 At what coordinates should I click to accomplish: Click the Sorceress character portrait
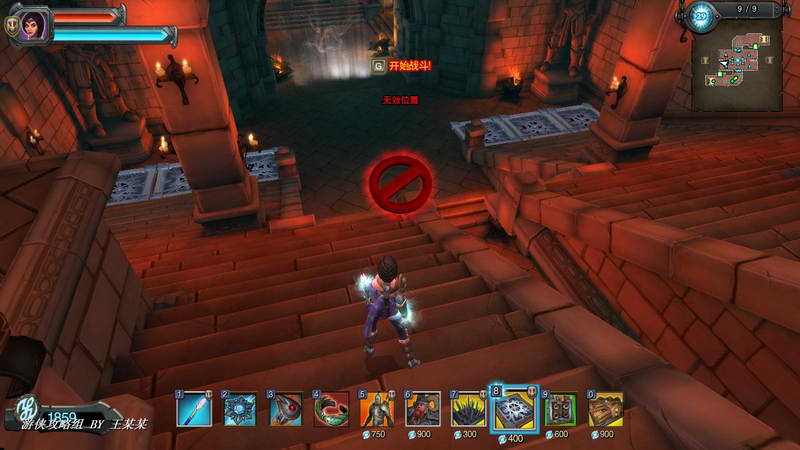32,23
